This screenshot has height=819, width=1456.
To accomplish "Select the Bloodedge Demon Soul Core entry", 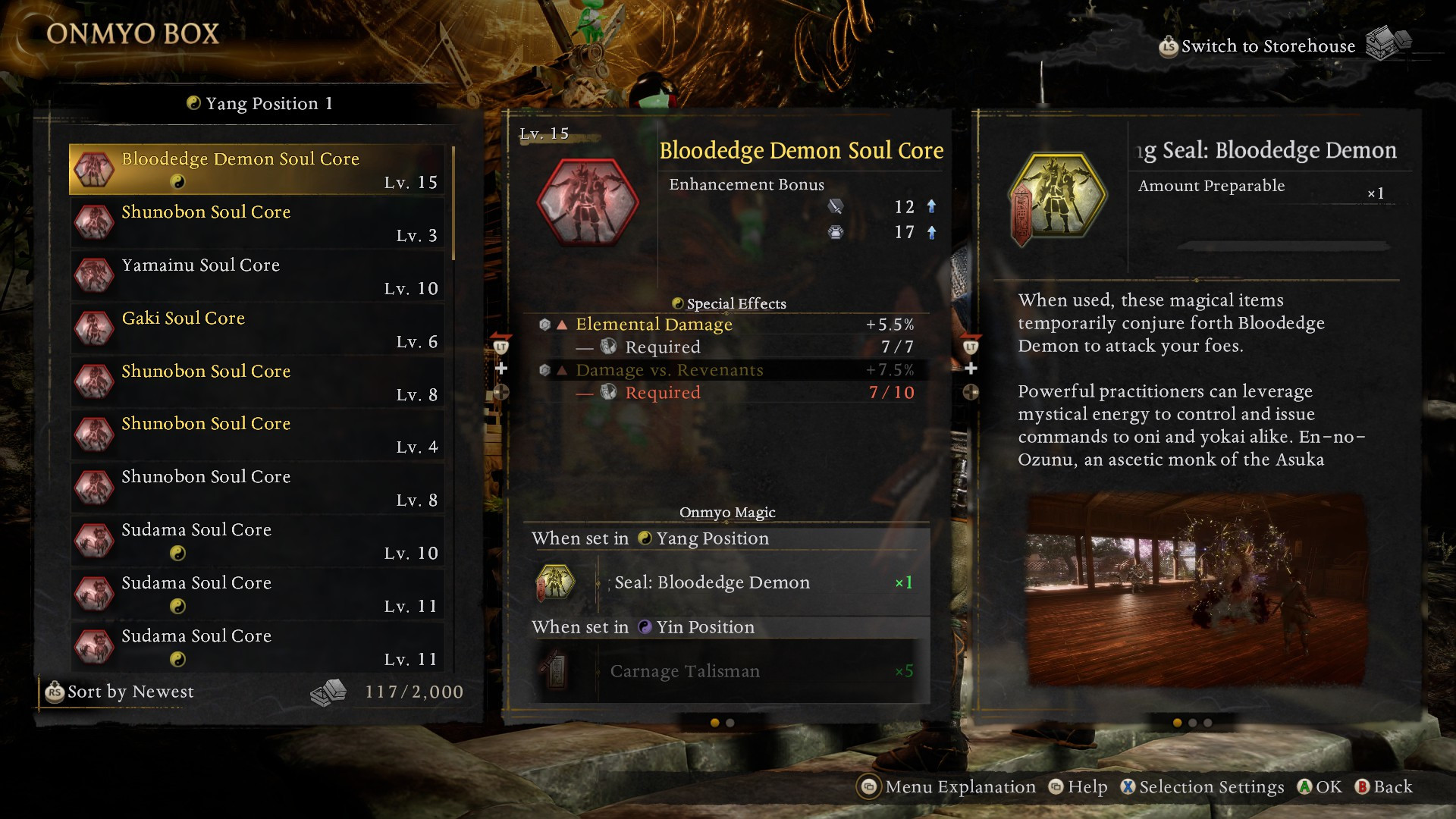I will point(258,169).
